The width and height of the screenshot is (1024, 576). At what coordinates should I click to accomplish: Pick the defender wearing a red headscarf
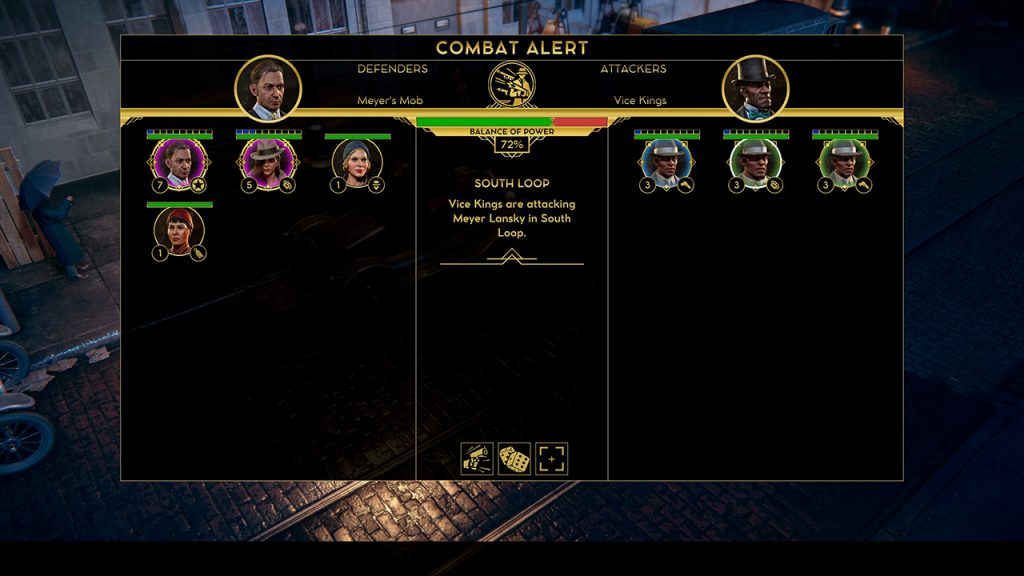coord(179,231)
